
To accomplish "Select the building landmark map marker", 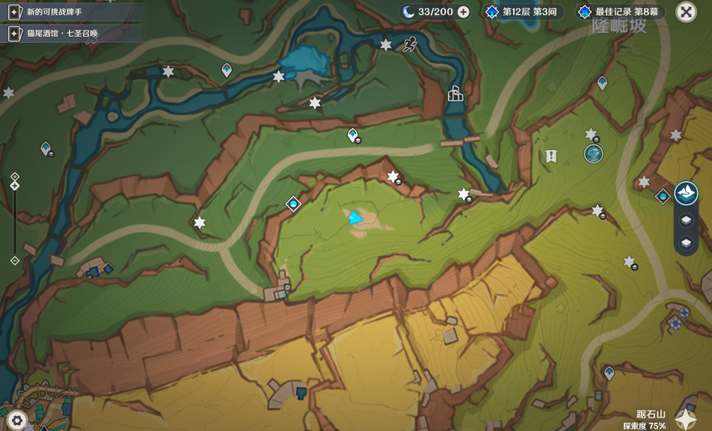I will click(456, 94).
